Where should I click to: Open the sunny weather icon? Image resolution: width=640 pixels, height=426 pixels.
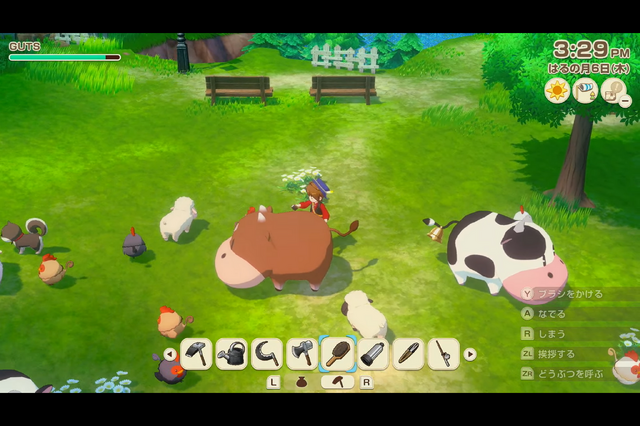tap(556, 91)
